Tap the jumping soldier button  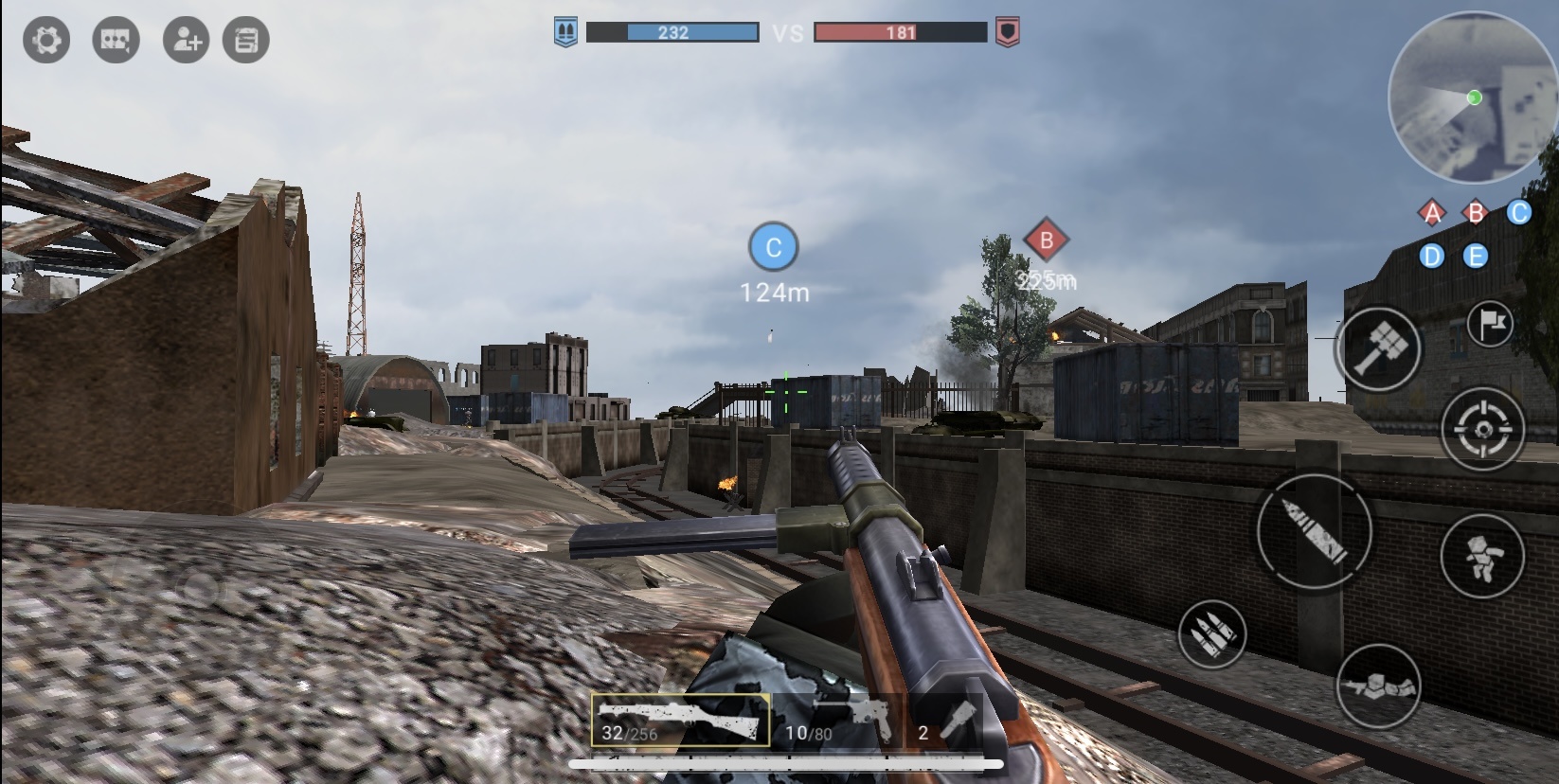pyautogui.click(x=1481, y=556)
